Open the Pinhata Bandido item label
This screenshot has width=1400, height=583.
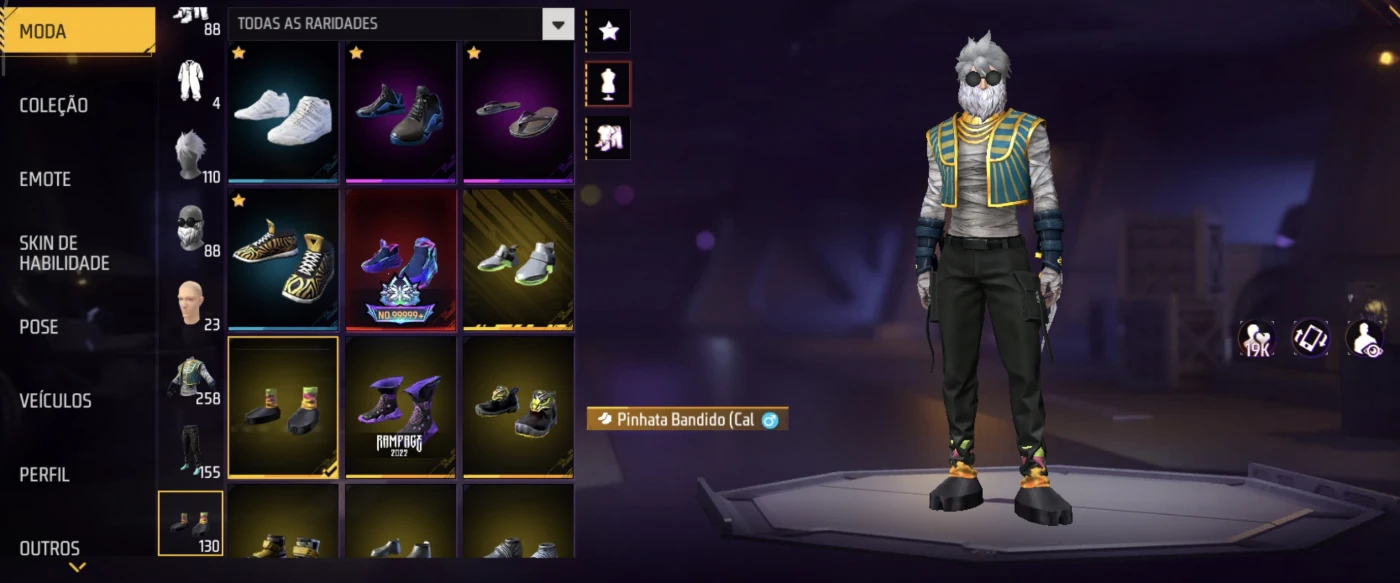686,419
